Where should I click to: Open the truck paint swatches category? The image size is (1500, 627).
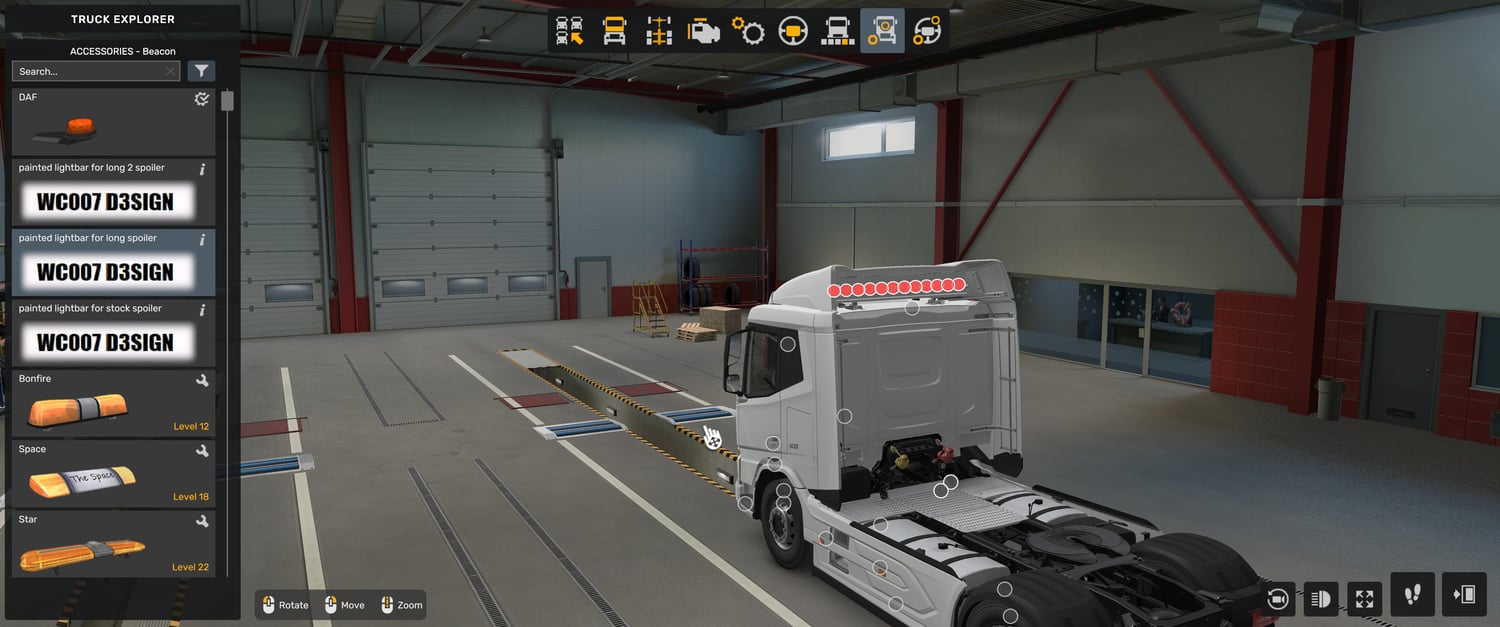coord(837,31)
